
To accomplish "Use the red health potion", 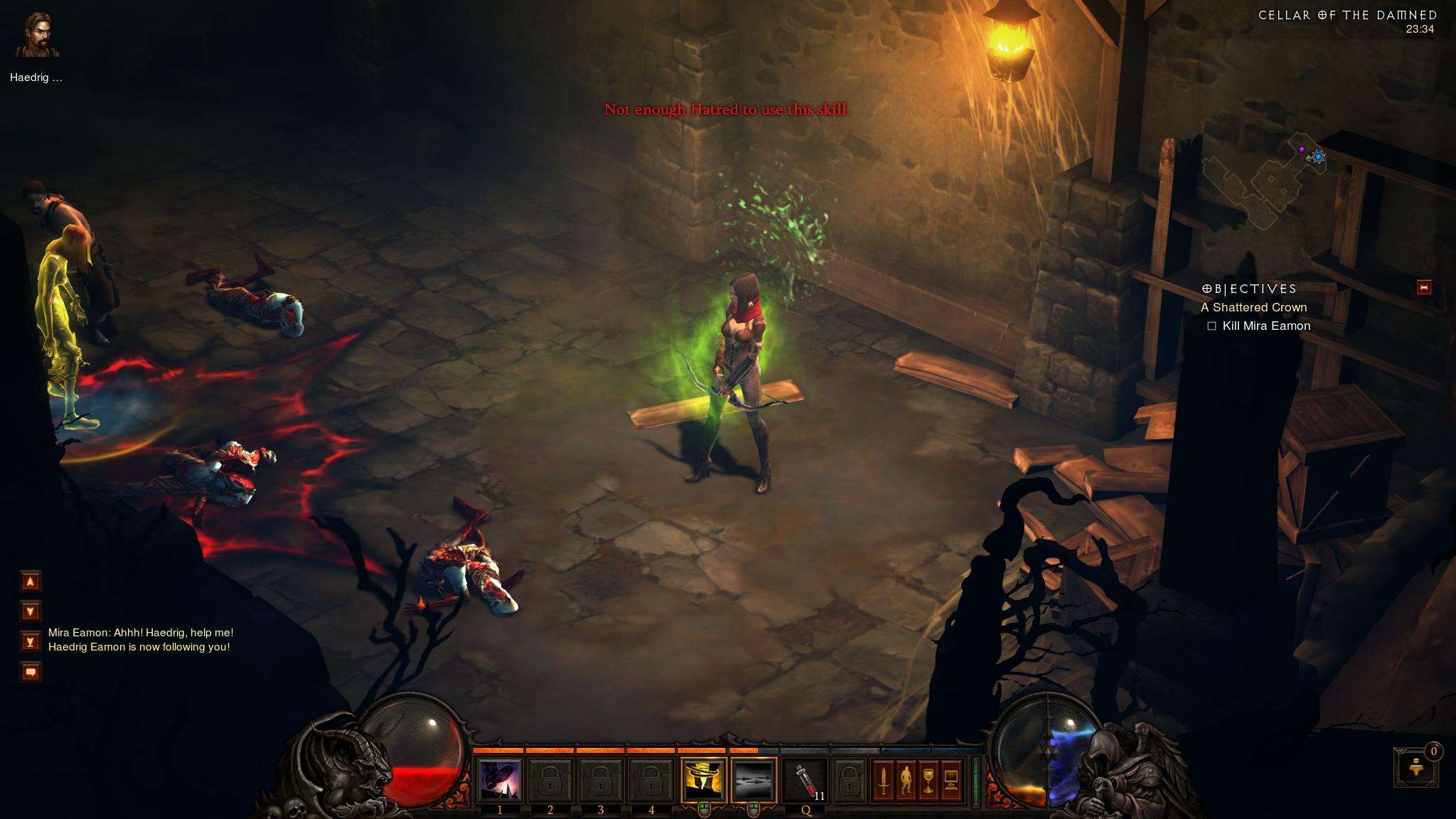I will pyautogui.click(x=805, y=780).
